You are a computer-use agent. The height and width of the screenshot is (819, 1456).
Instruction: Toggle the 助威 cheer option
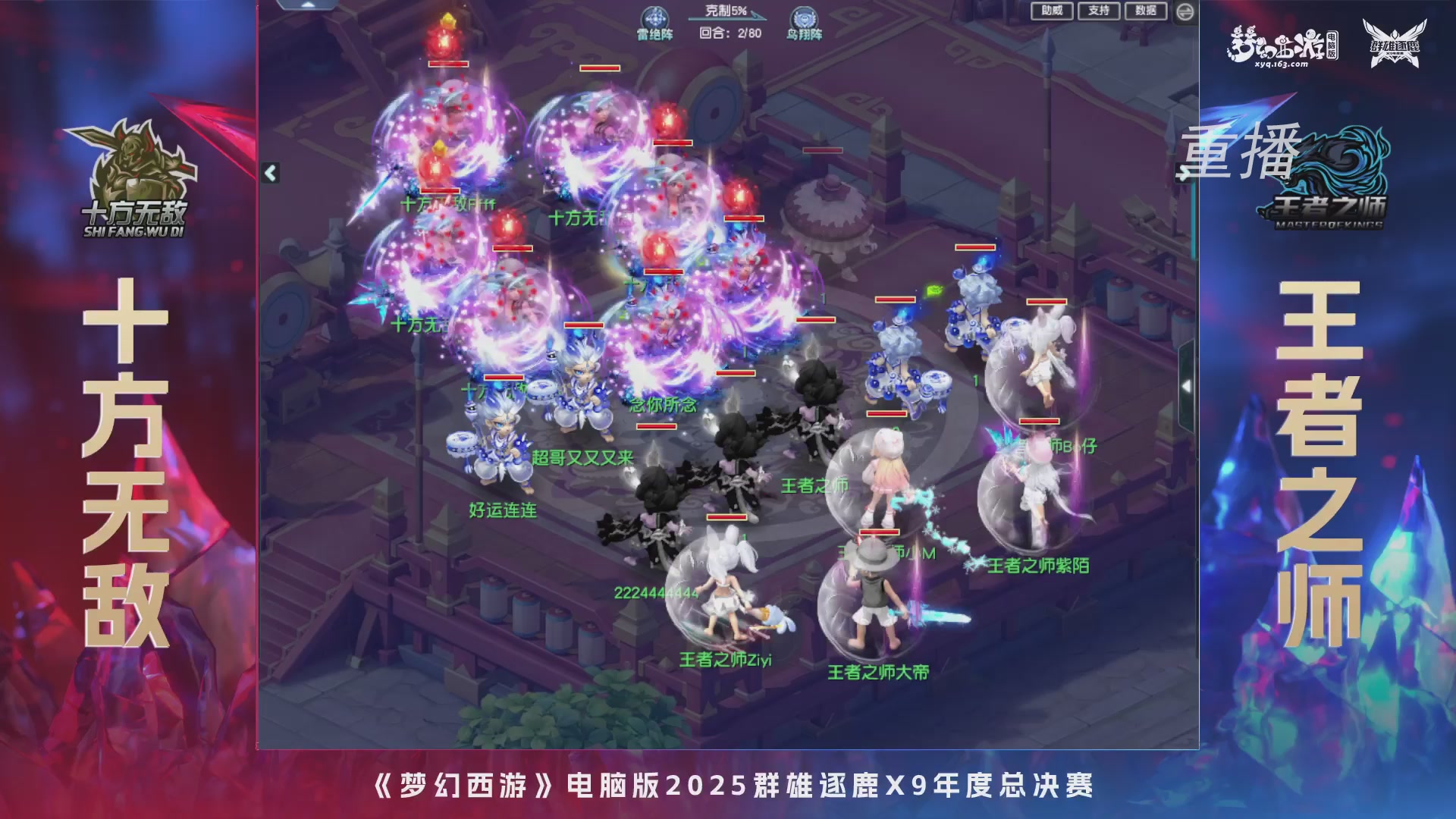coord(1053,11)
